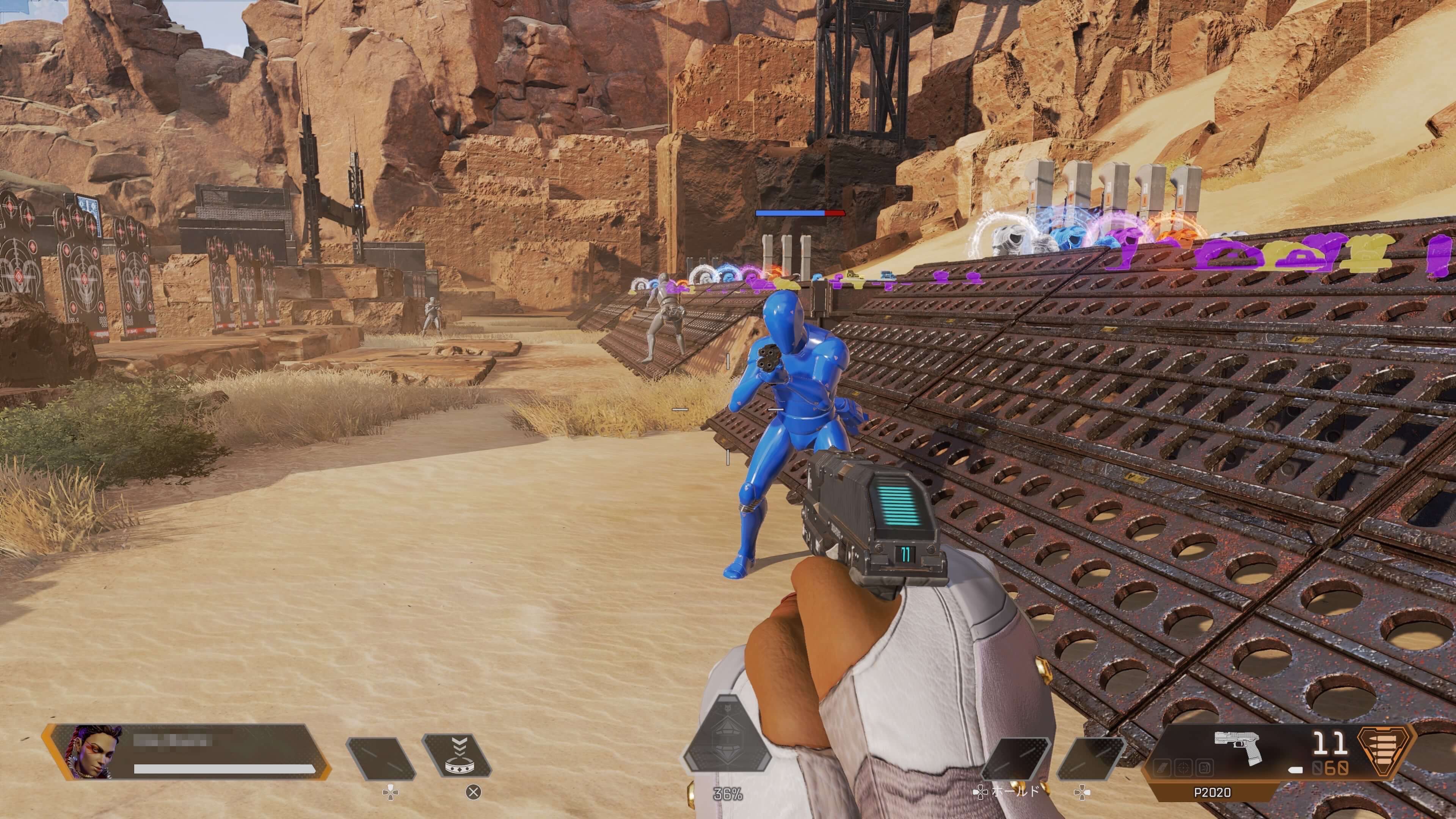
Task: Click the hop-up attachment slot
Action: click(x=1205, y=768)
